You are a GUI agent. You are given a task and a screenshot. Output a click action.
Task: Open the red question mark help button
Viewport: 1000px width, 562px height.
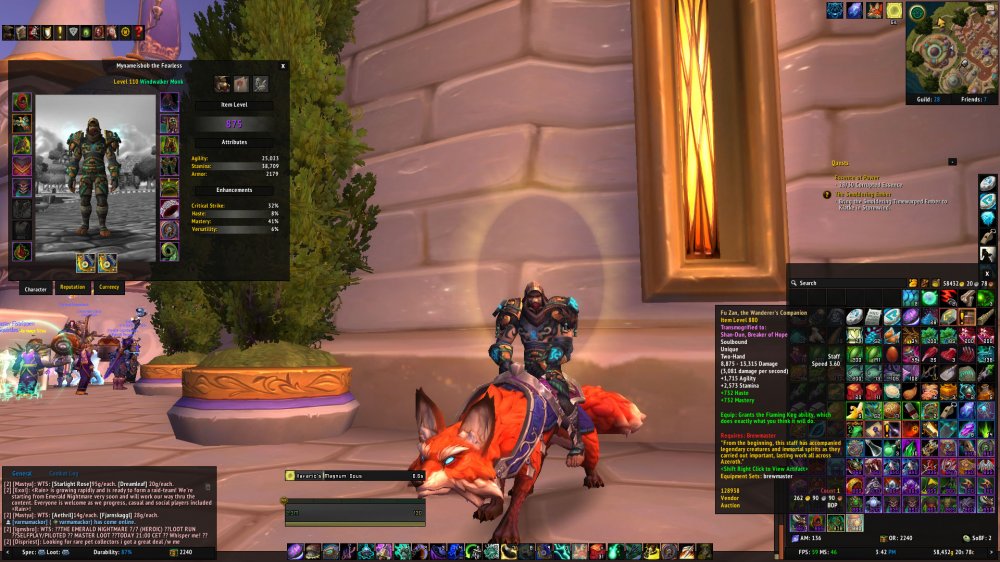pos(139,33)
